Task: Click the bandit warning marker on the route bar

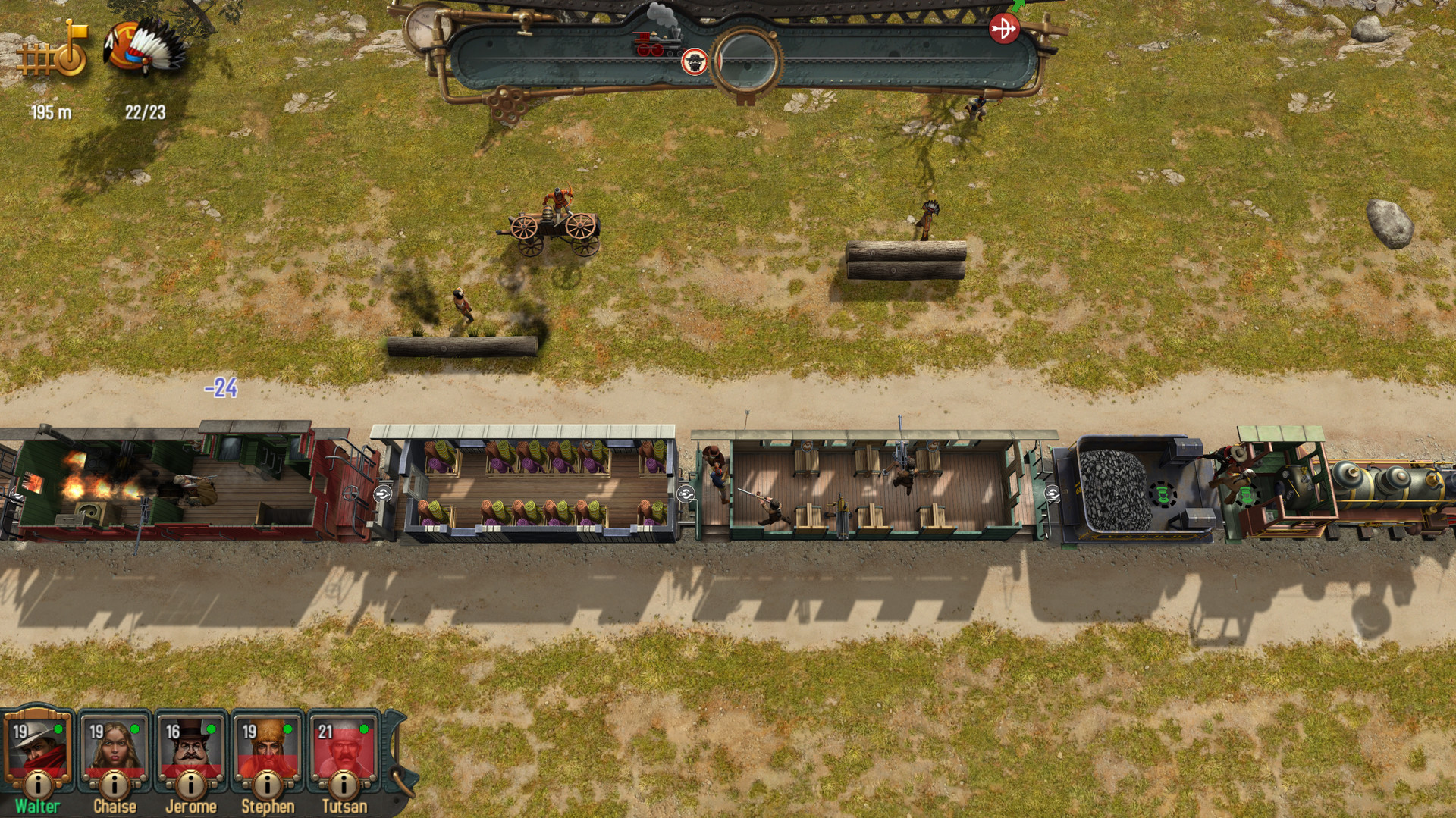Action: point(694,62)
